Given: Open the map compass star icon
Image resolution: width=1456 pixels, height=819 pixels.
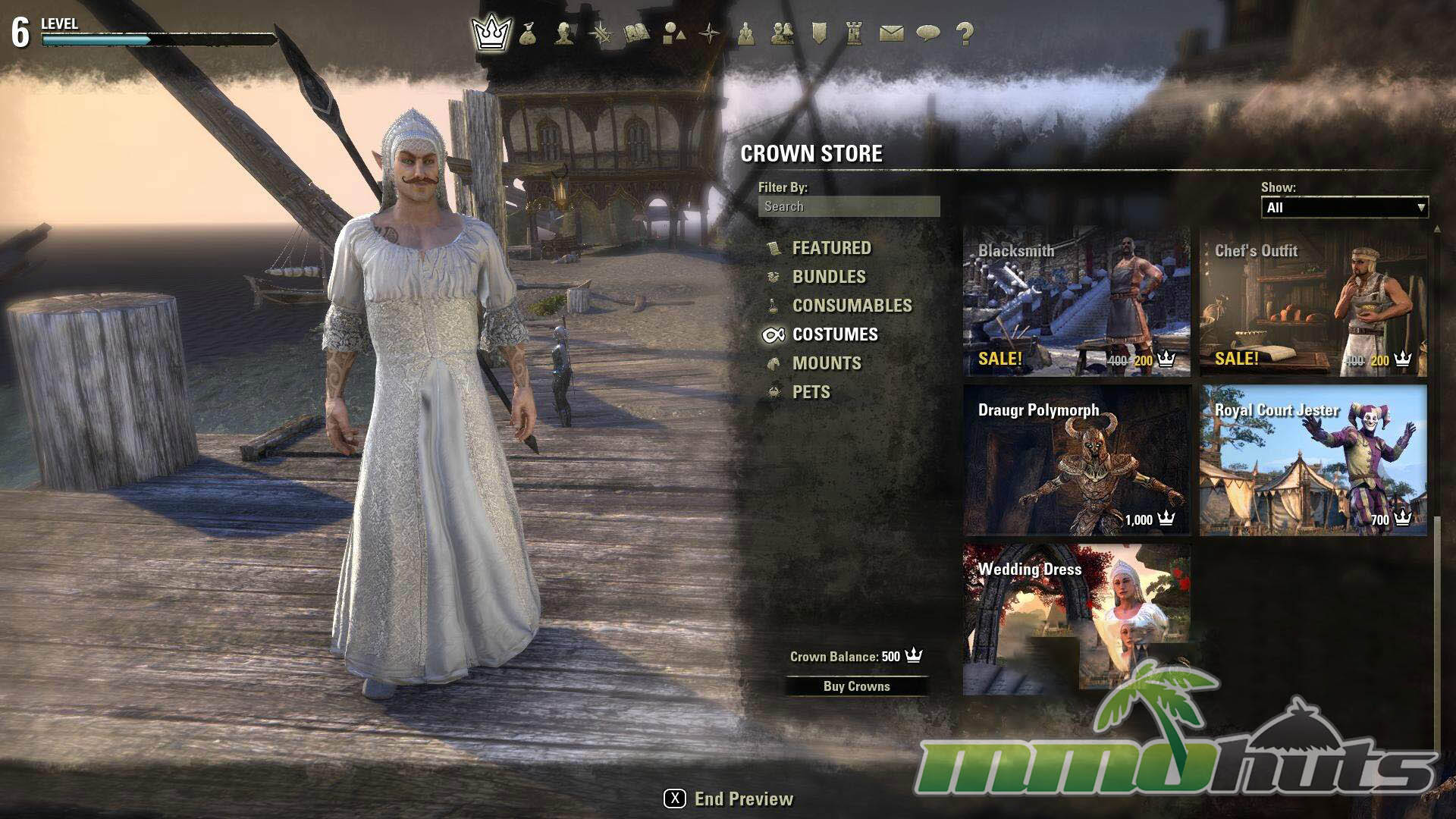Looking at the screenshot, I should (x=710, y=33).
